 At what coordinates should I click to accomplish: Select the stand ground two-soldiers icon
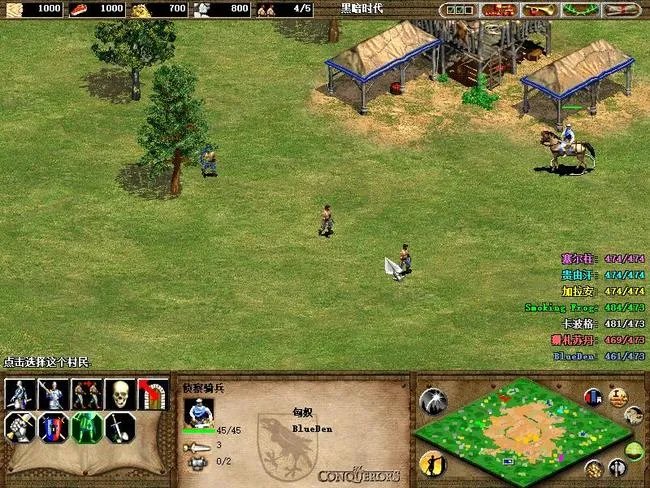tap(87, 395)
